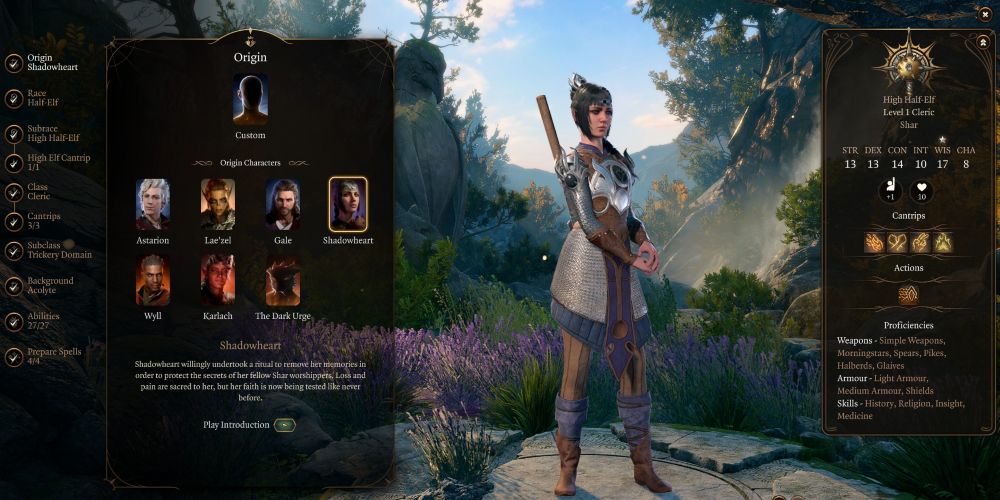The image size is (1000, 500).
Task: Pick Lae'zel's portrait
Action: coord(218,205)
